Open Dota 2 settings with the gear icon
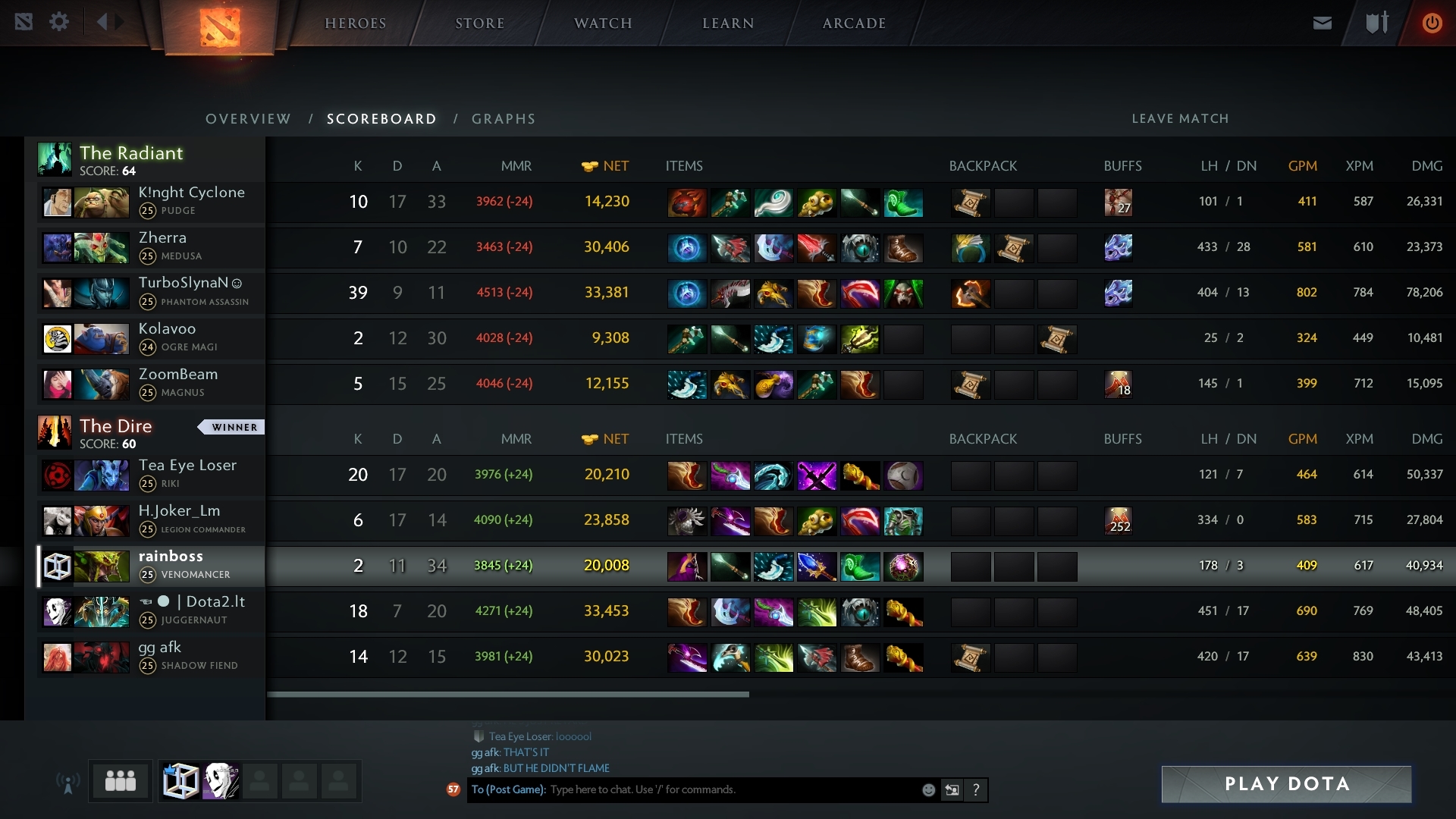Viewport: 1456px width, 819px height. pos(59,22)
